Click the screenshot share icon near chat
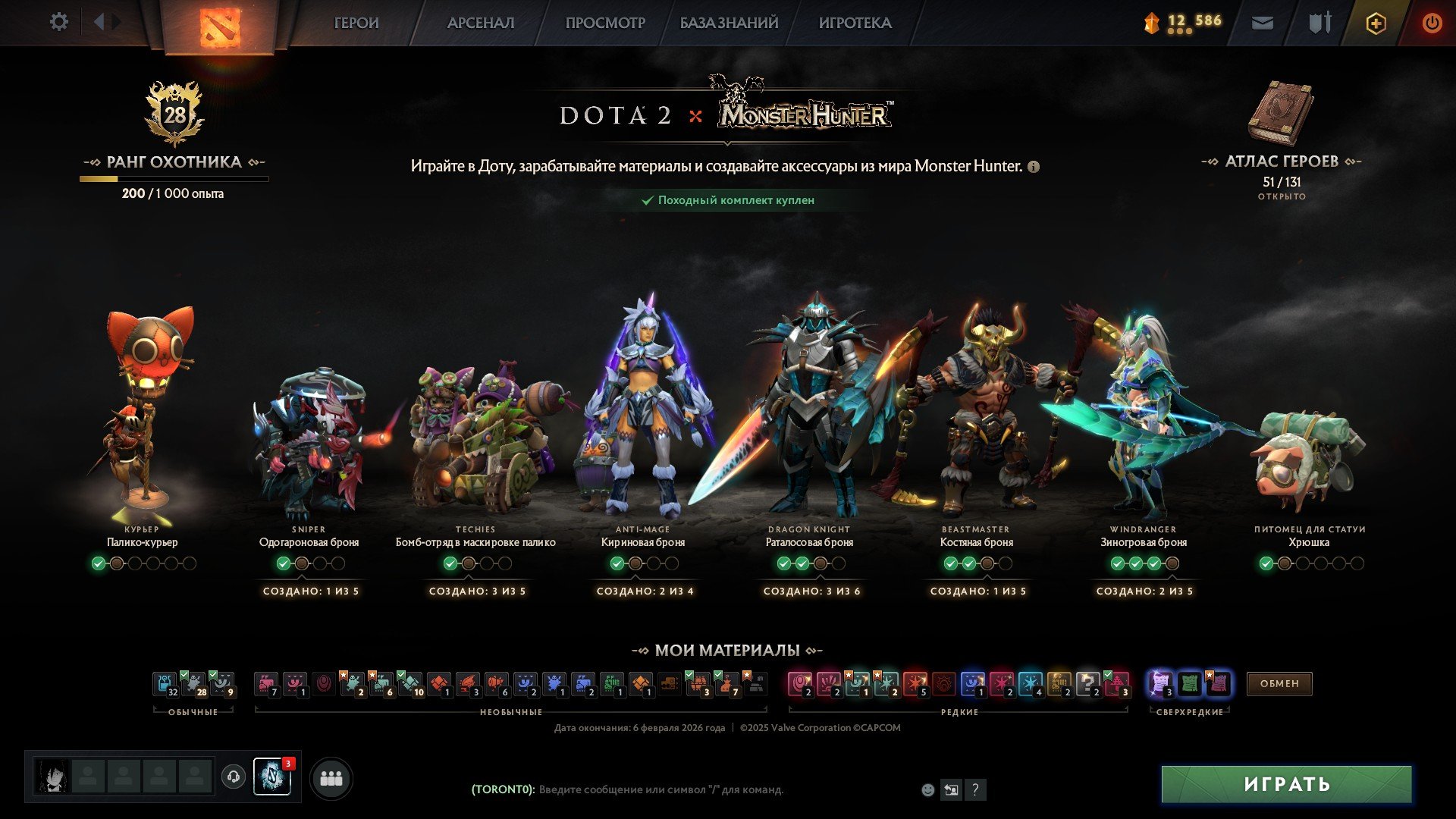Viewport: 1456px width, 819px height. pos(951,789)
